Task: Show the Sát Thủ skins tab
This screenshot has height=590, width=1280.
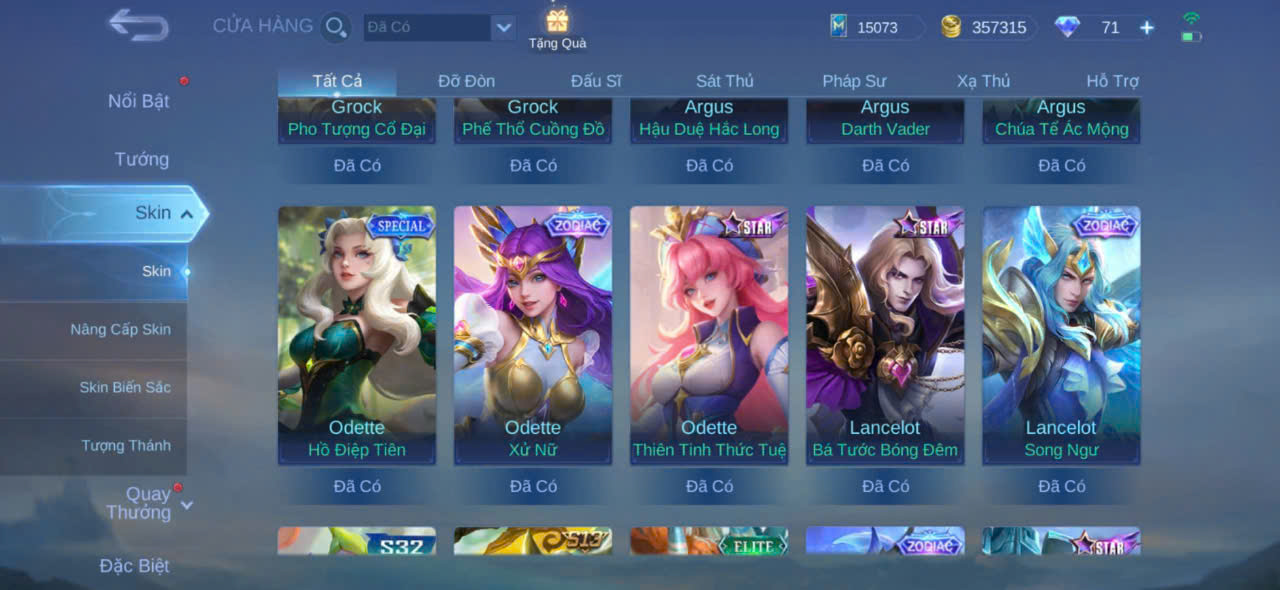Action: click(725, 81)
